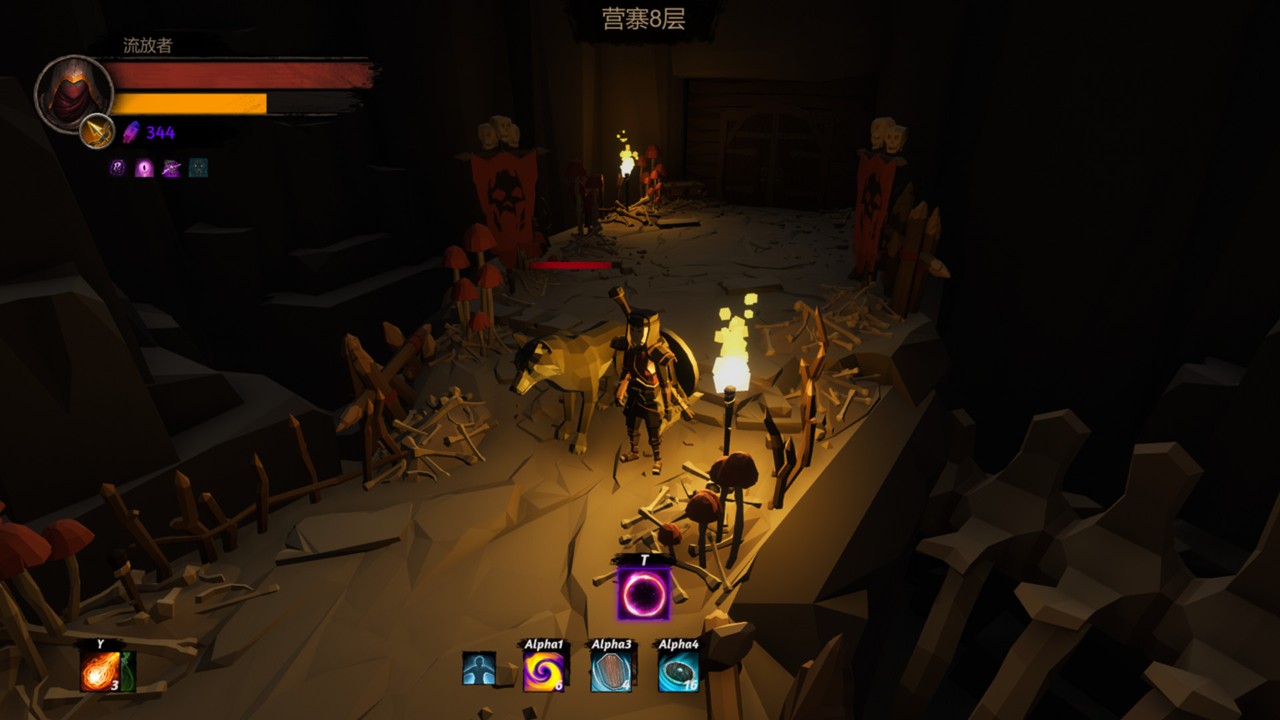Cast the yellow-purple vortex skill
Viewport: 1280px width, 720px height.
544,672
